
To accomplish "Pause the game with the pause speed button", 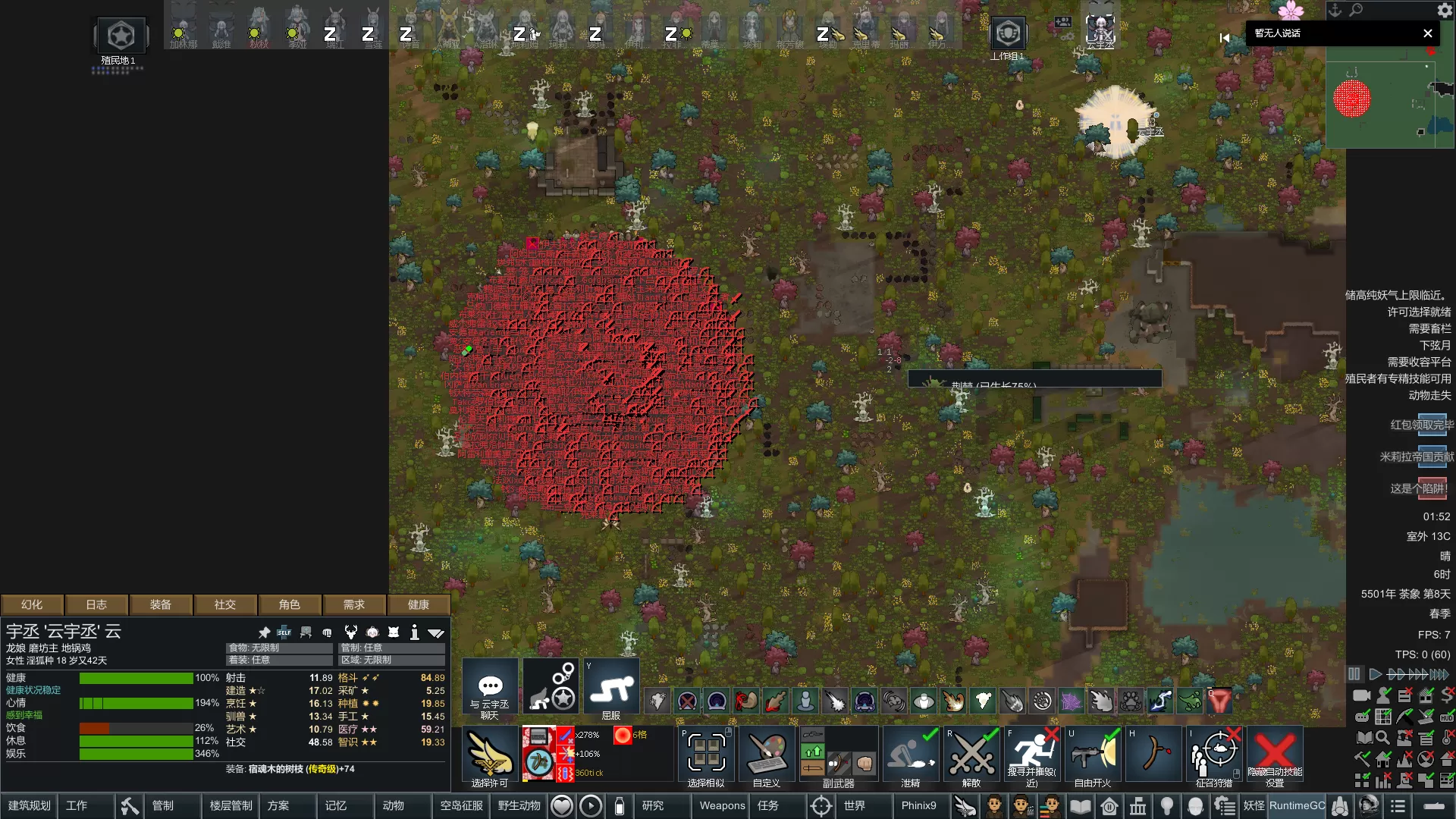I will pos(1354,674).
